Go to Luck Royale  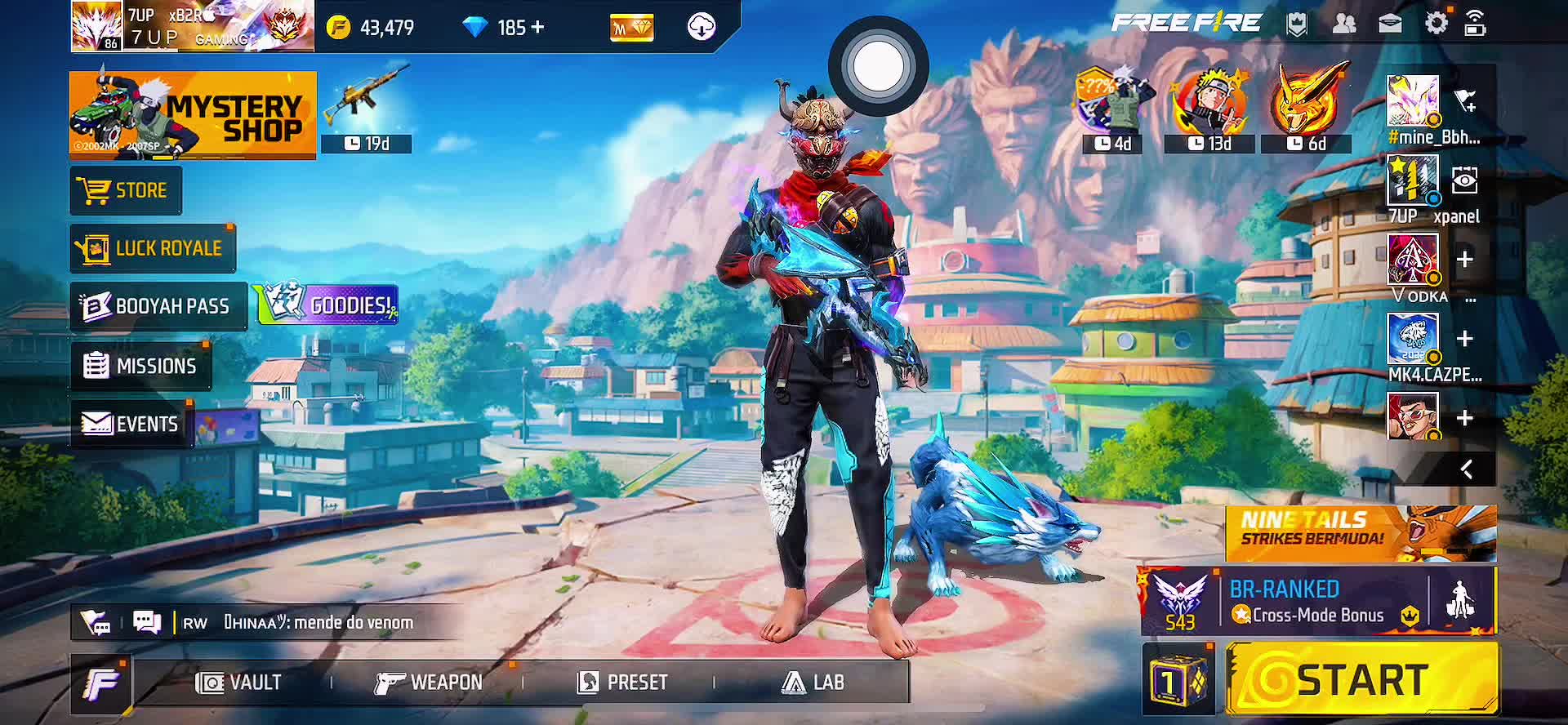click(x=153, y=248)
